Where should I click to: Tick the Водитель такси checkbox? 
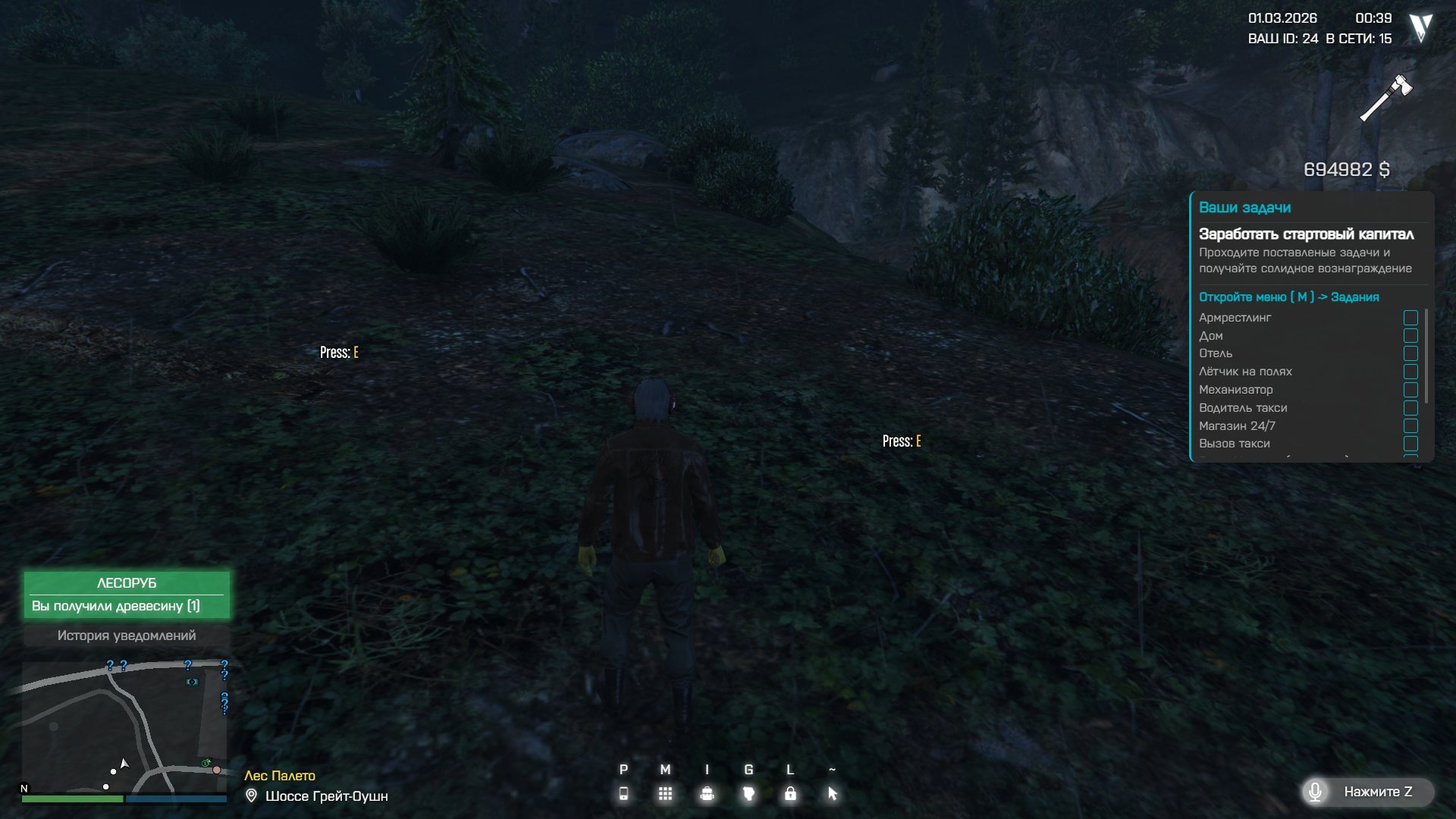tap(1410, 408)
